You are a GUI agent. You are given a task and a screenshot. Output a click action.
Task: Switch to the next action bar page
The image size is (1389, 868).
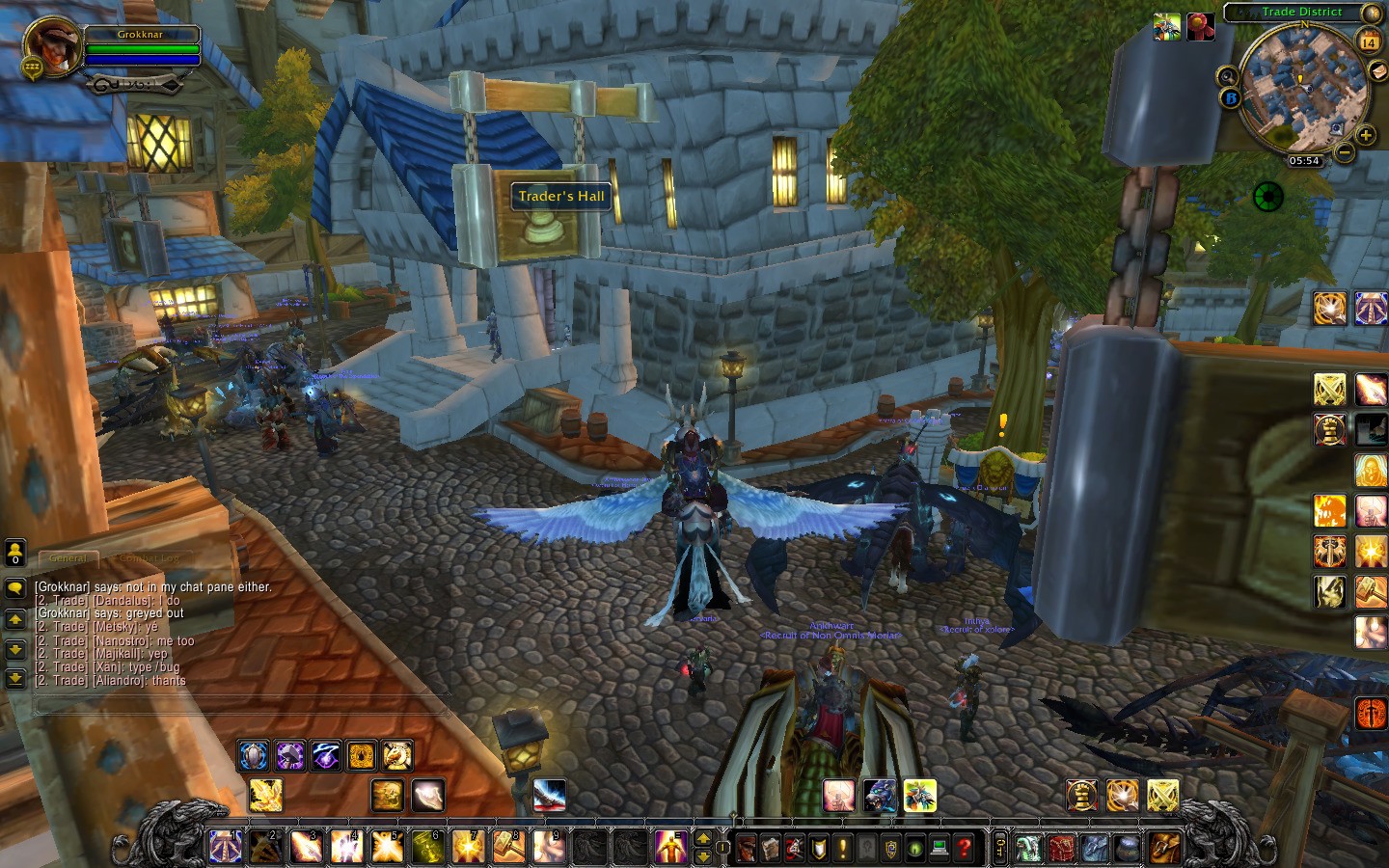pyautogui.click(x=703, y=838)
